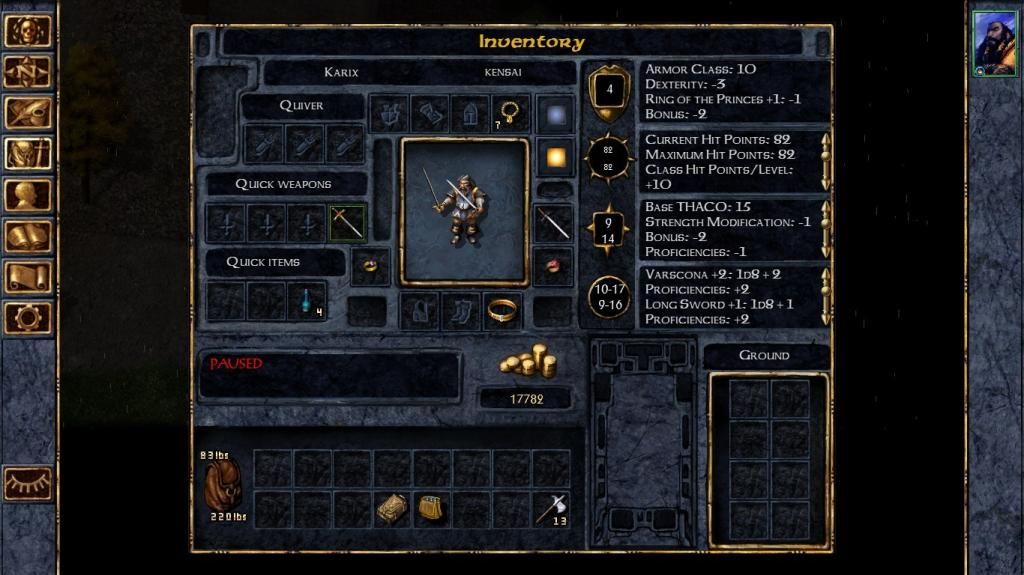Open the journal with the quill icon
1024x575 pixels.
pyautogui.click(x=28, y=112)
